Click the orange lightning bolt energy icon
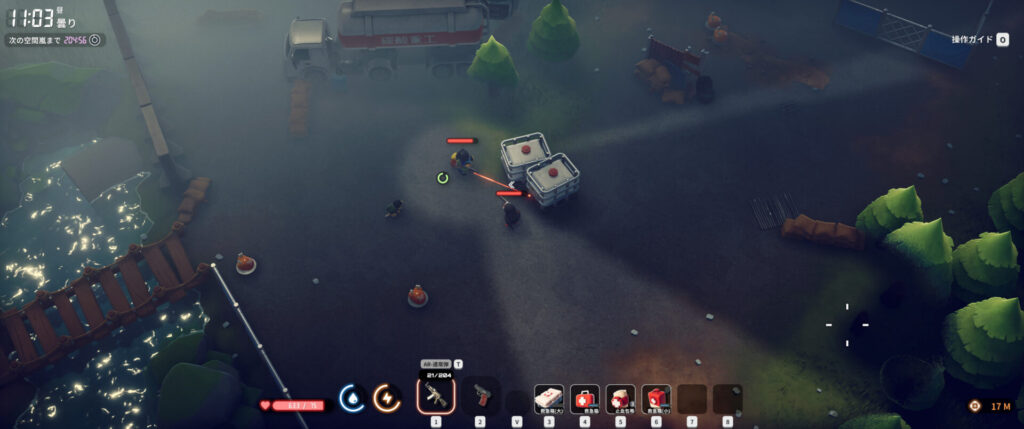 (x=387, y=398)
